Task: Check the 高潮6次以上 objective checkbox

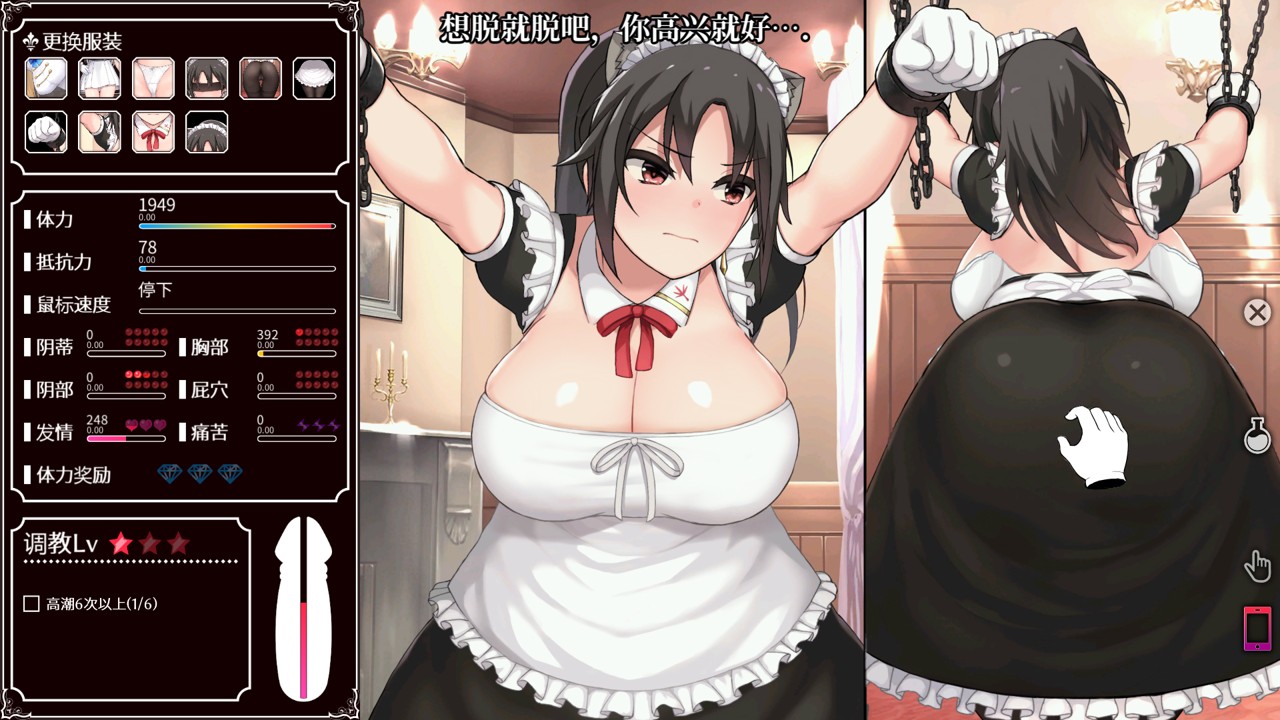Action: tap(32, 605)
